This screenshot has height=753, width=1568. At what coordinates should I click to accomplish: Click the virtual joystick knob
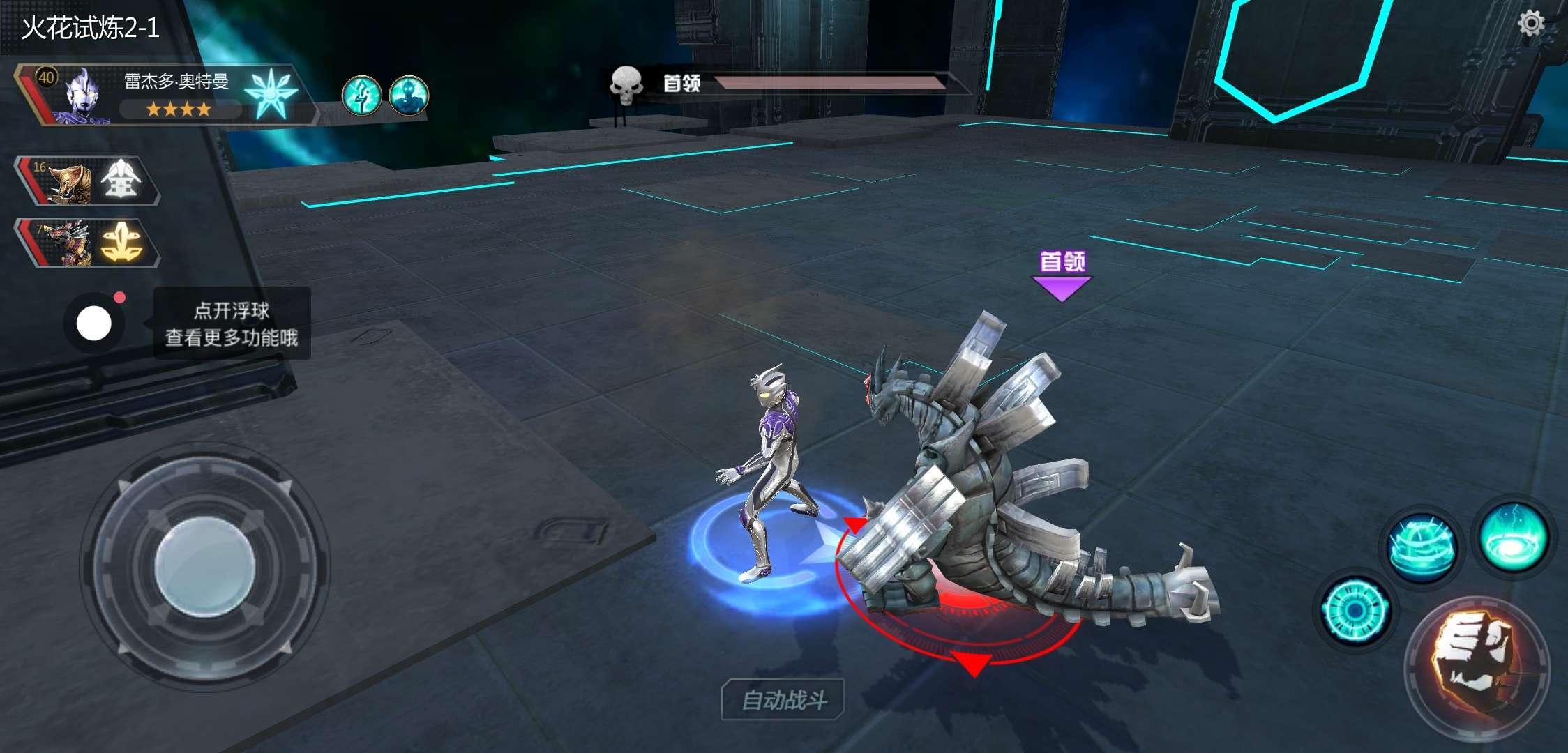(204, 567)
